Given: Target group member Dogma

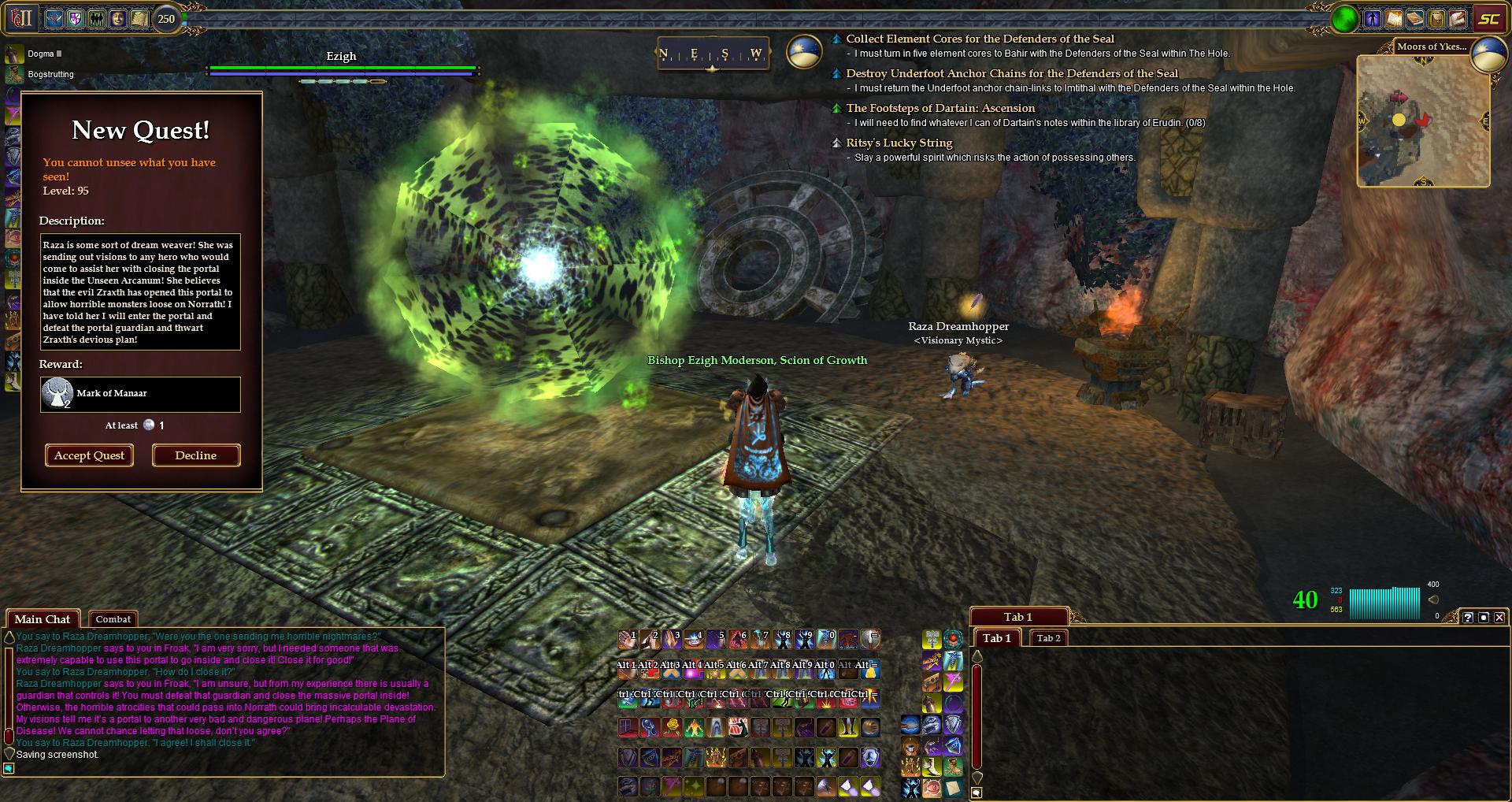Looking at the screenshot, I should click(40, 54).
